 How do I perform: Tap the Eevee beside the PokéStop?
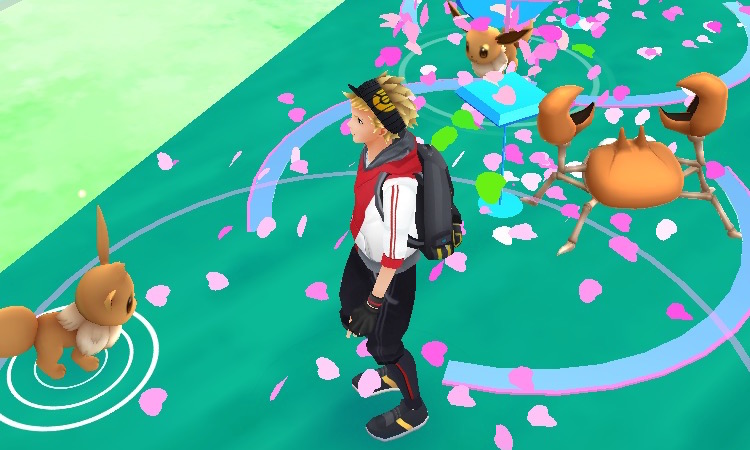[x=491, y=45]
